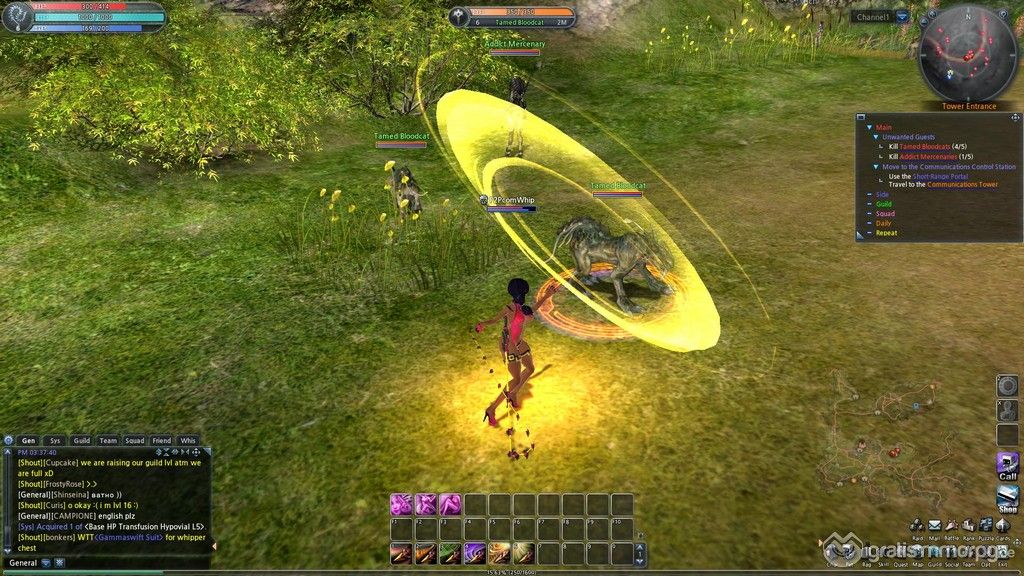This screenshot has height=576, width=1024.
Task: Switch to the Squad chat tab
Action: [134, 440]
